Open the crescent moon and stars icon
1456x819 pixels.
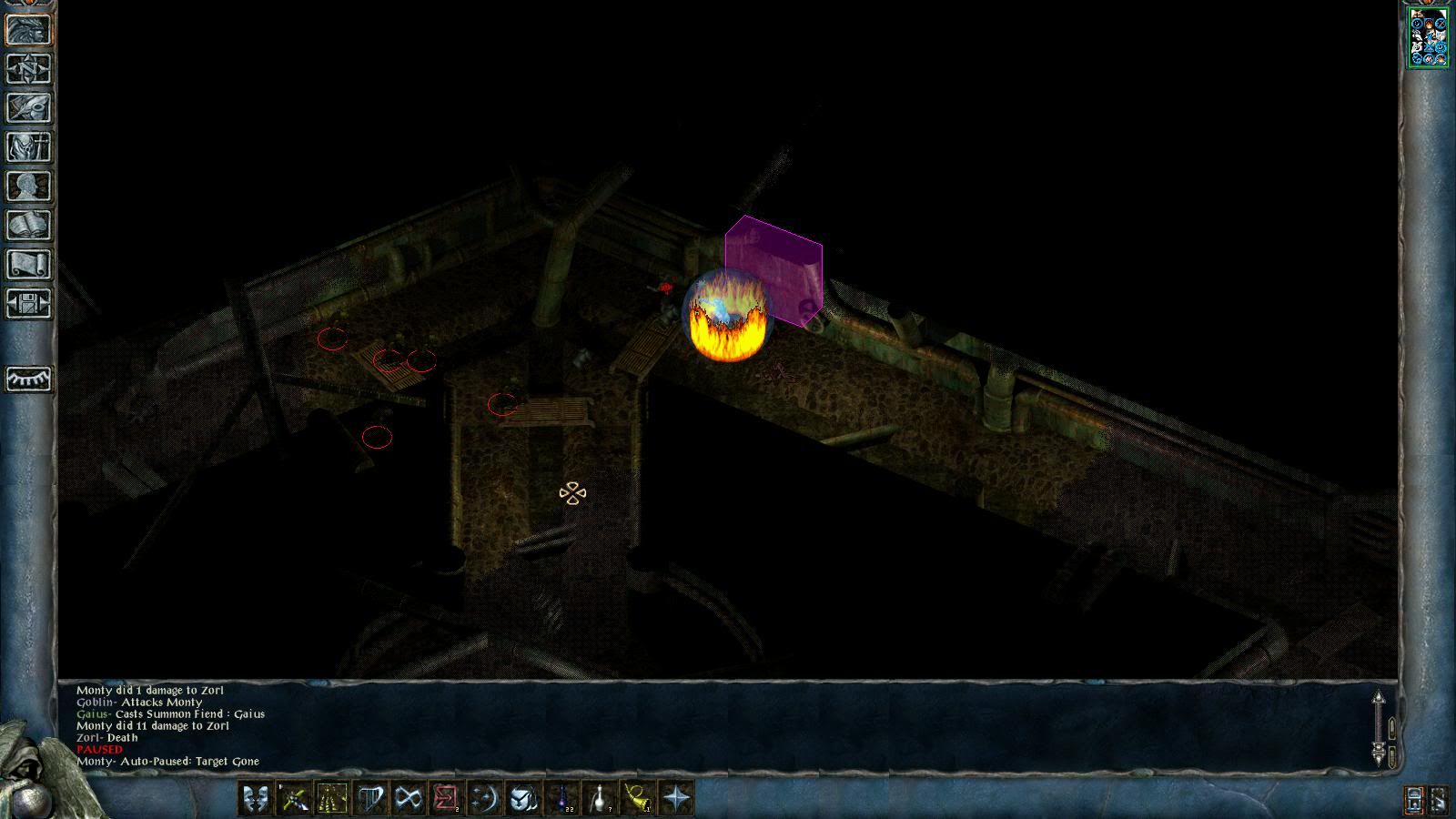(484, 799)
